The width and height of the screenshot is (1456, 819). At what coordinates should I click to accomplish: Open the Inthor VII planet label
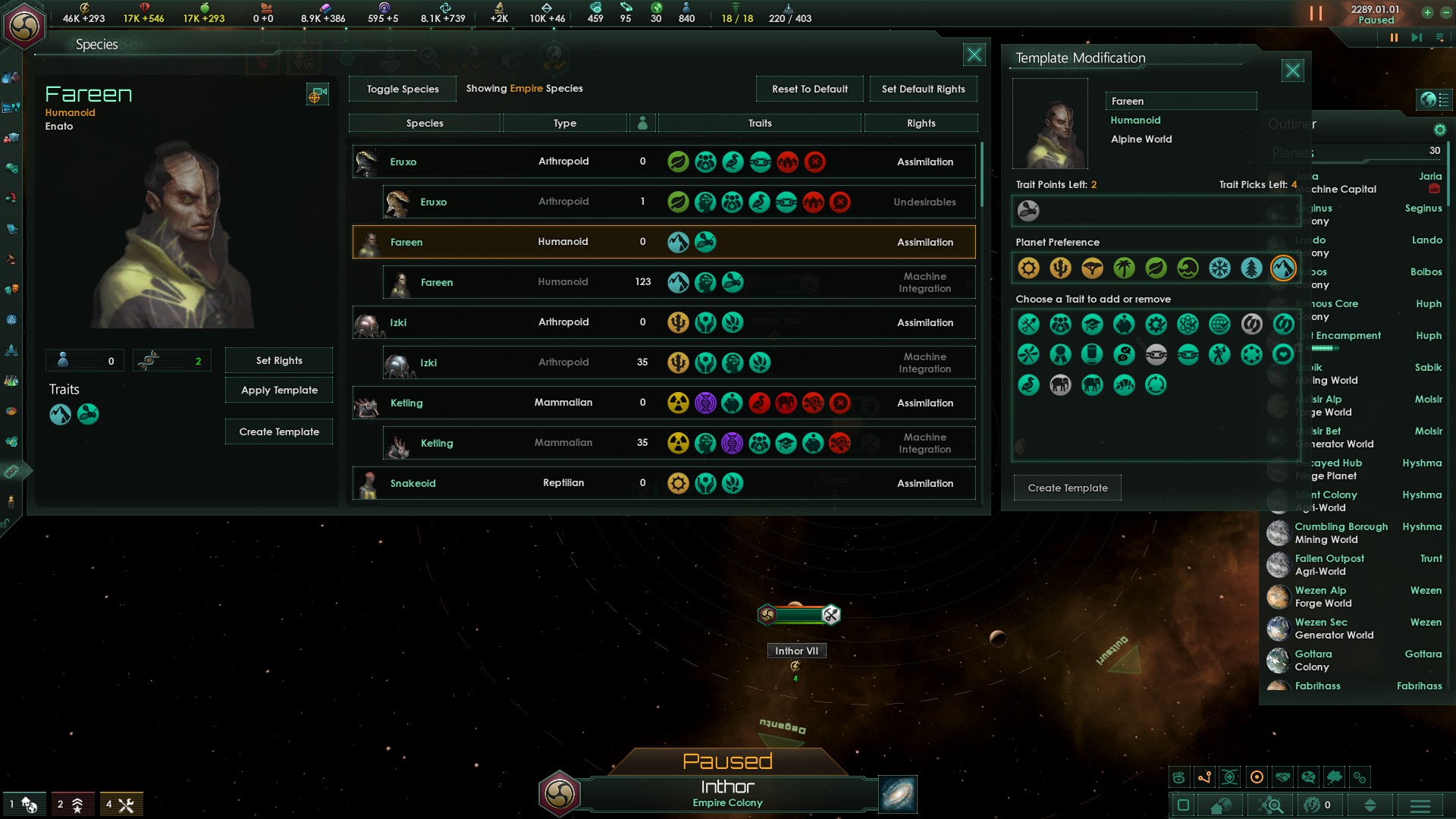796,651
